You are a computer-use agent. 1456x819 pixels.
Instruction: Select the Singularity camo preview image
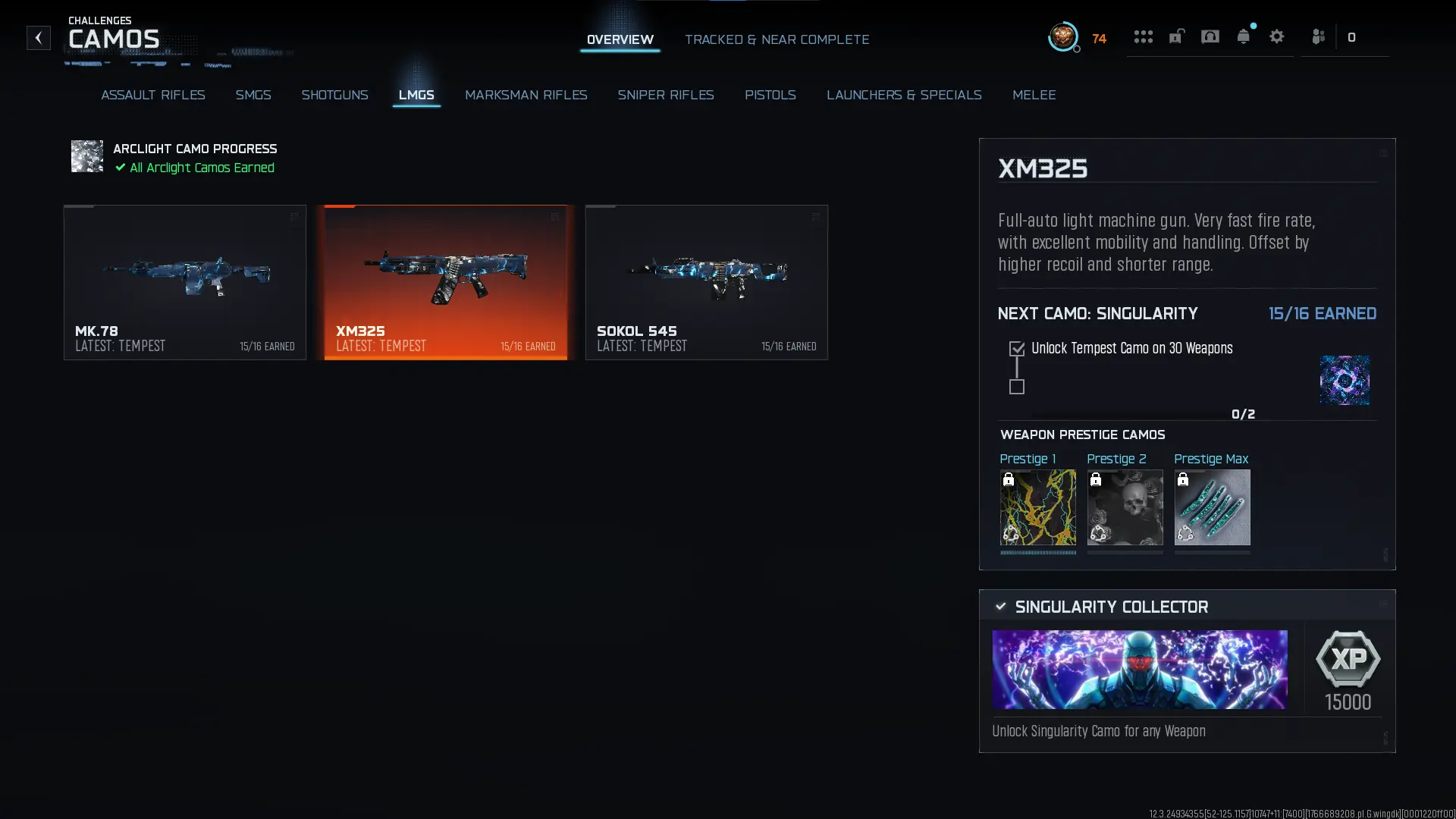click(x=1345, y=379)
